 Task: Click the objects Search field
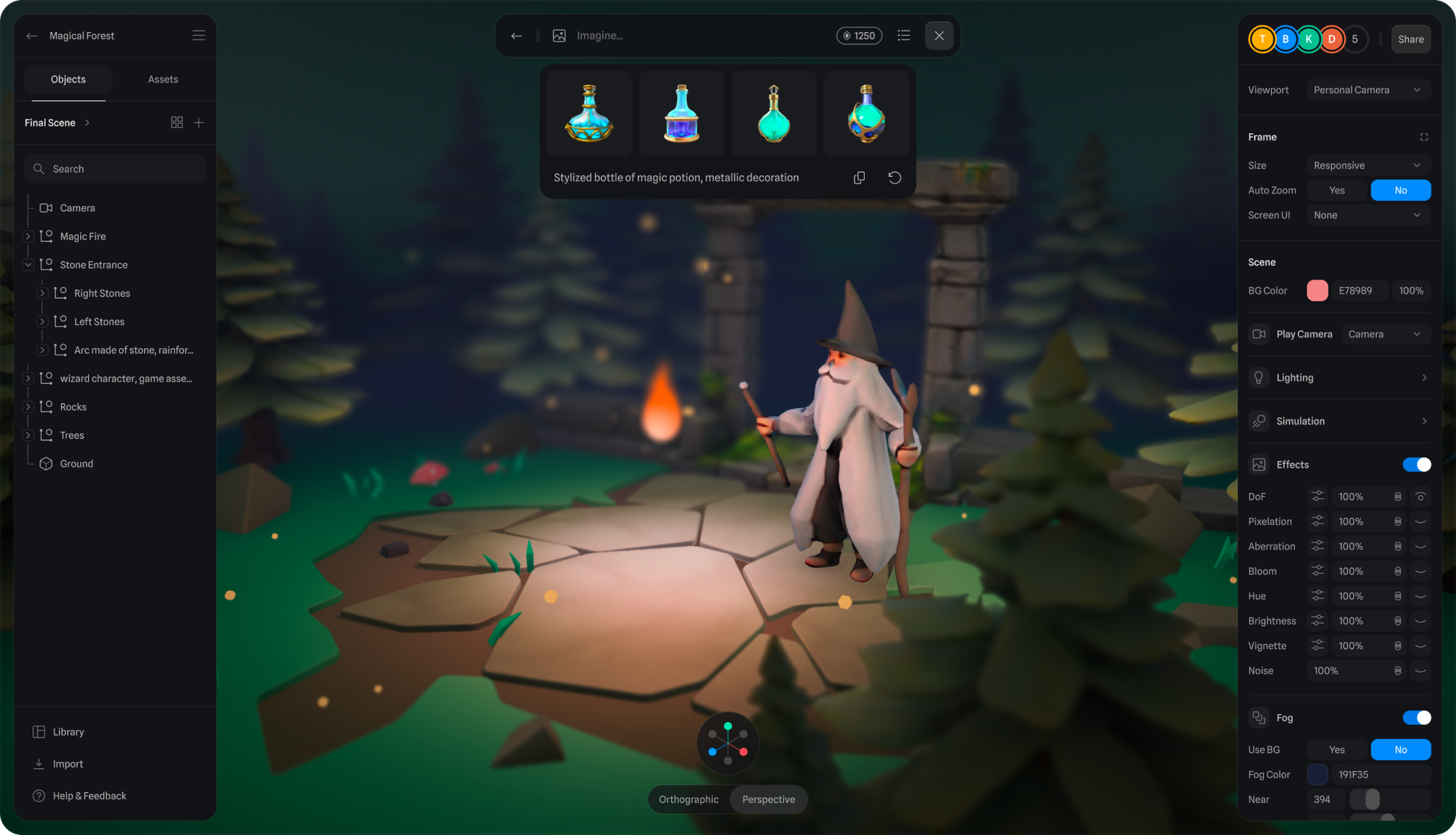pos(115,169)
